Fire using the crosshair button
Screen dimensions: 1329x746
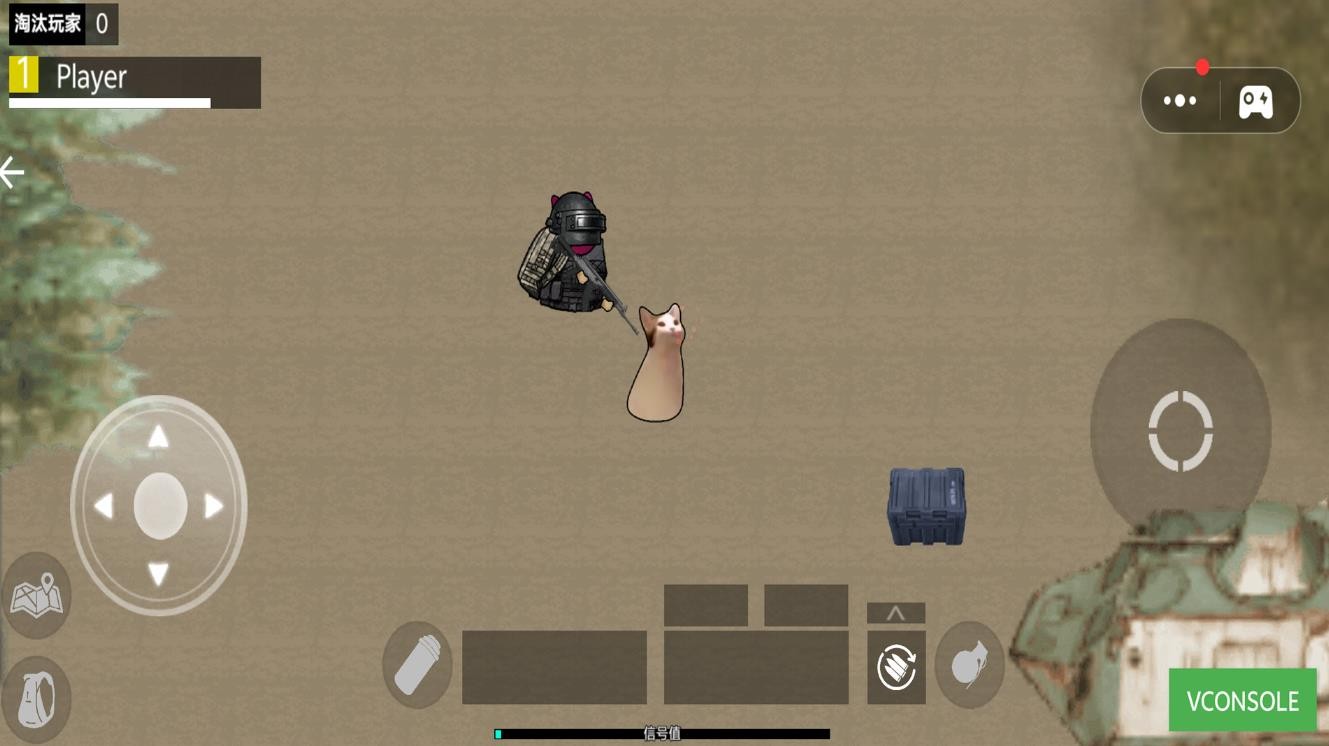(1180, 431)
